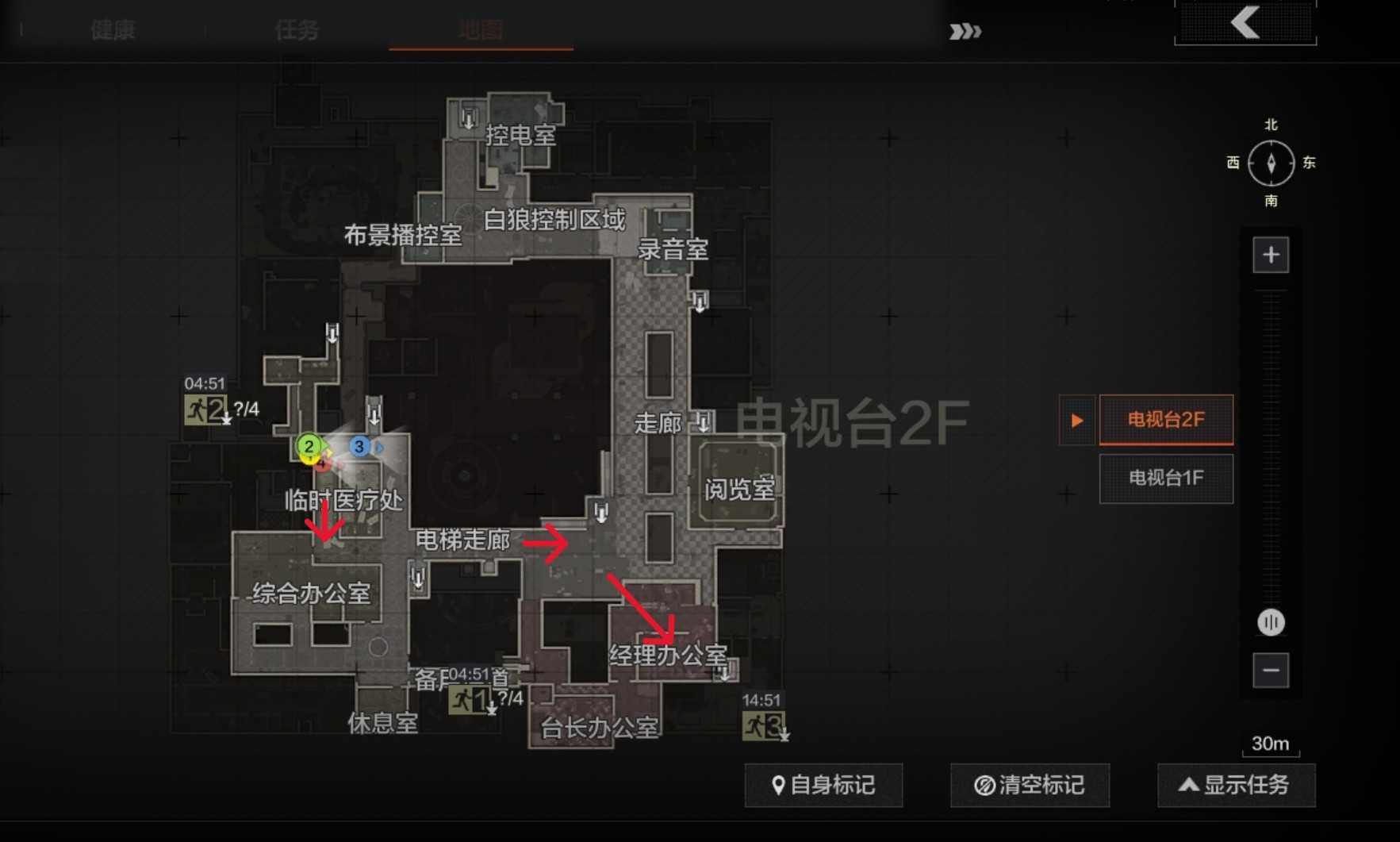Select exit icon 1 near 休息室
Viewport: 1400px width, 842px height.
pos(468,700)
